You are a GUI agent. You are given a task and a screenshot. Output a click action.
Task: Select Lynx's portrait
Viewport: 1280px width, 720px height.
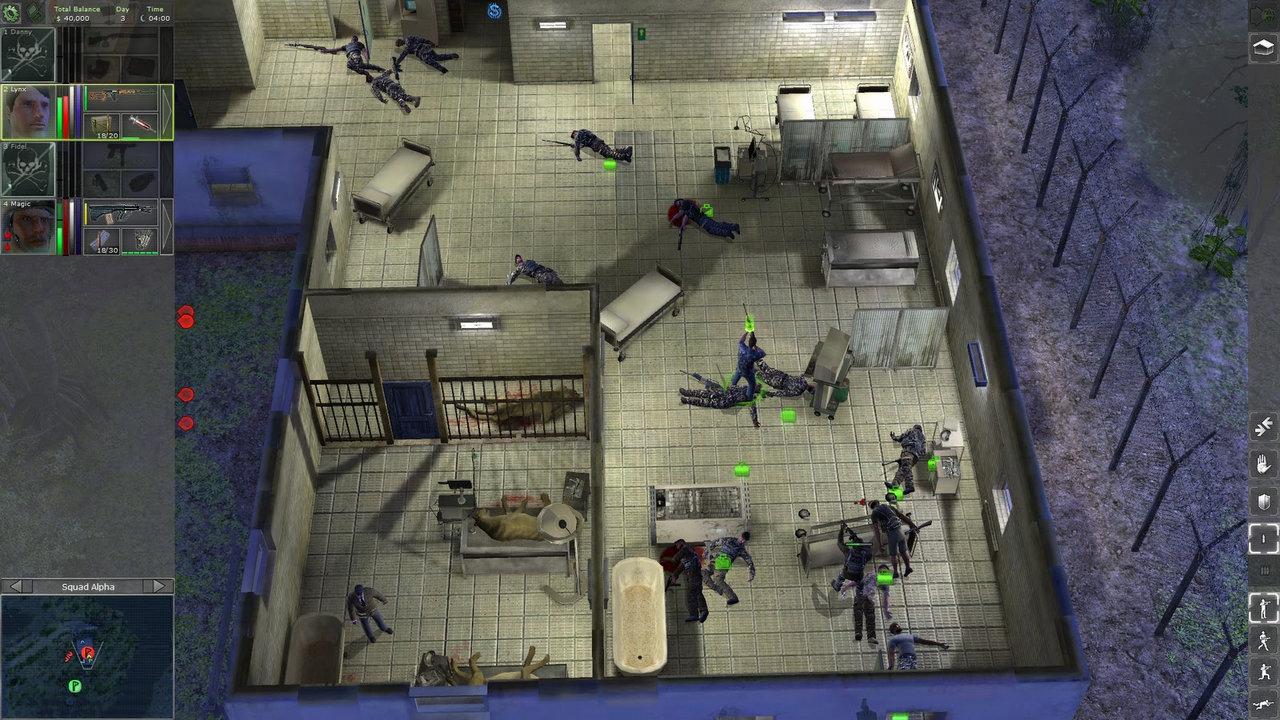27,112
